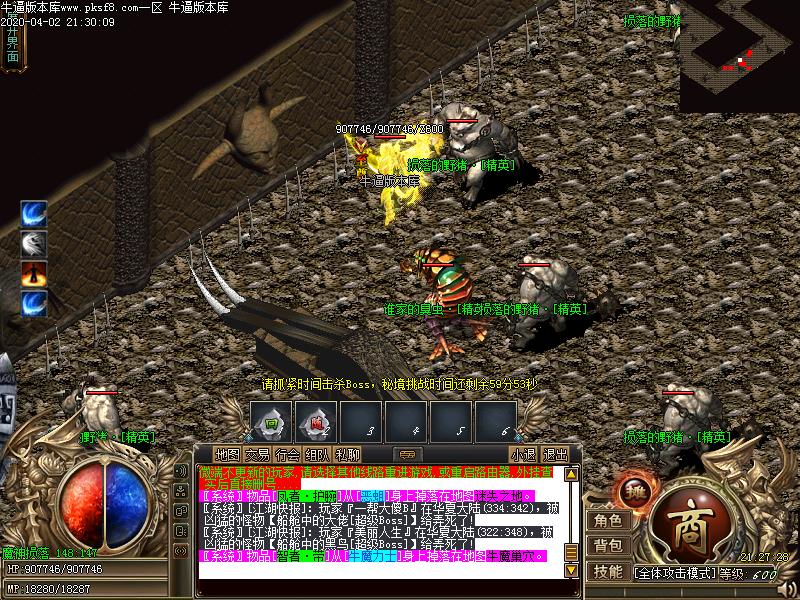Select the 组队 team button
Viewport: 800px width, 600px height.
pyautogui.click(x=318, y=454)
